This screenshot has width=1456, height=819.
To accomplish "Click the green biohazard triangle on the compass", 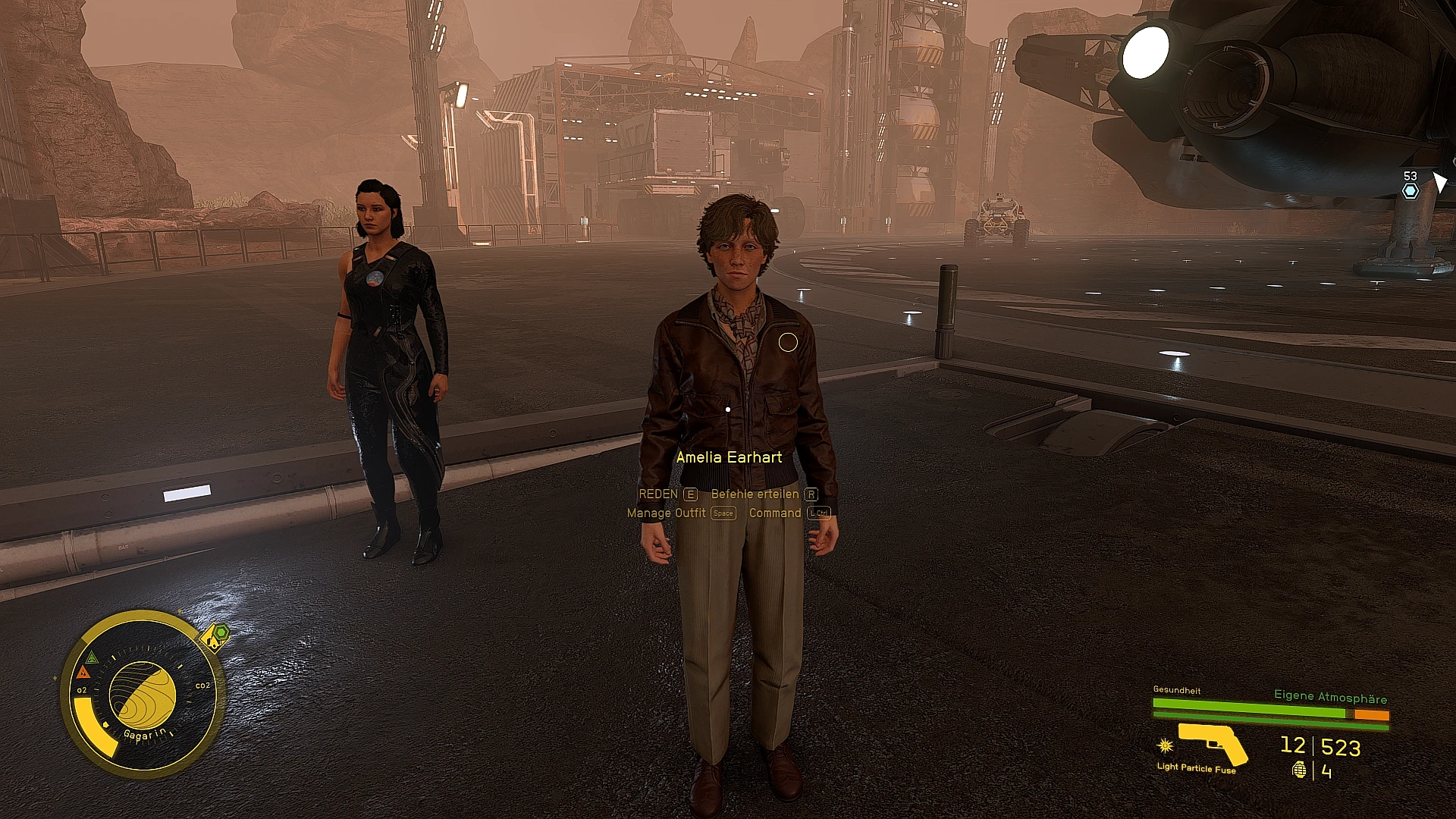I will pos(93,658).
